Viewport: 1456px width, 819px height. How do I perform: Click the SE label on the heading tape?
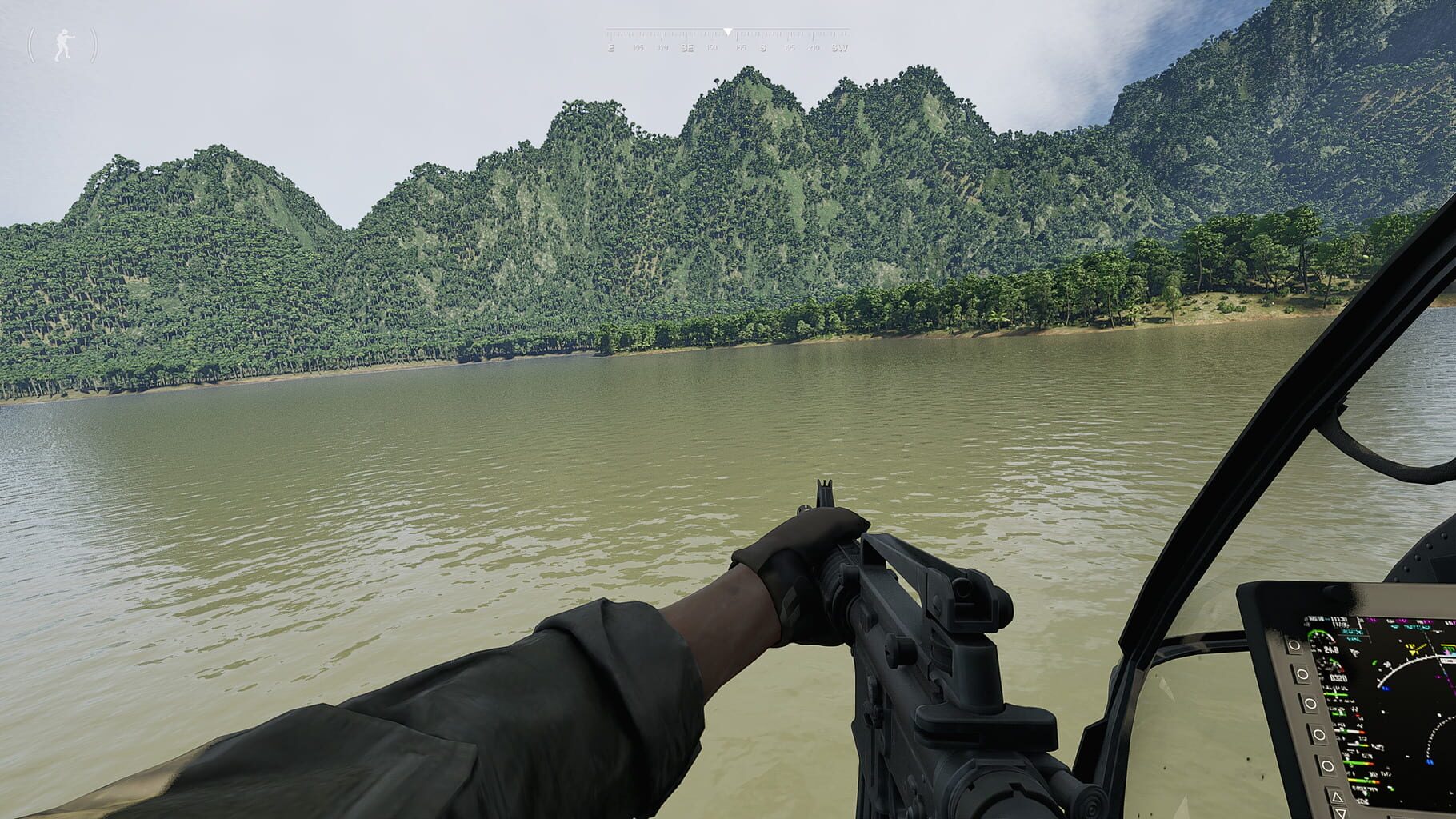pyautogui.click(x=686, y=48)
